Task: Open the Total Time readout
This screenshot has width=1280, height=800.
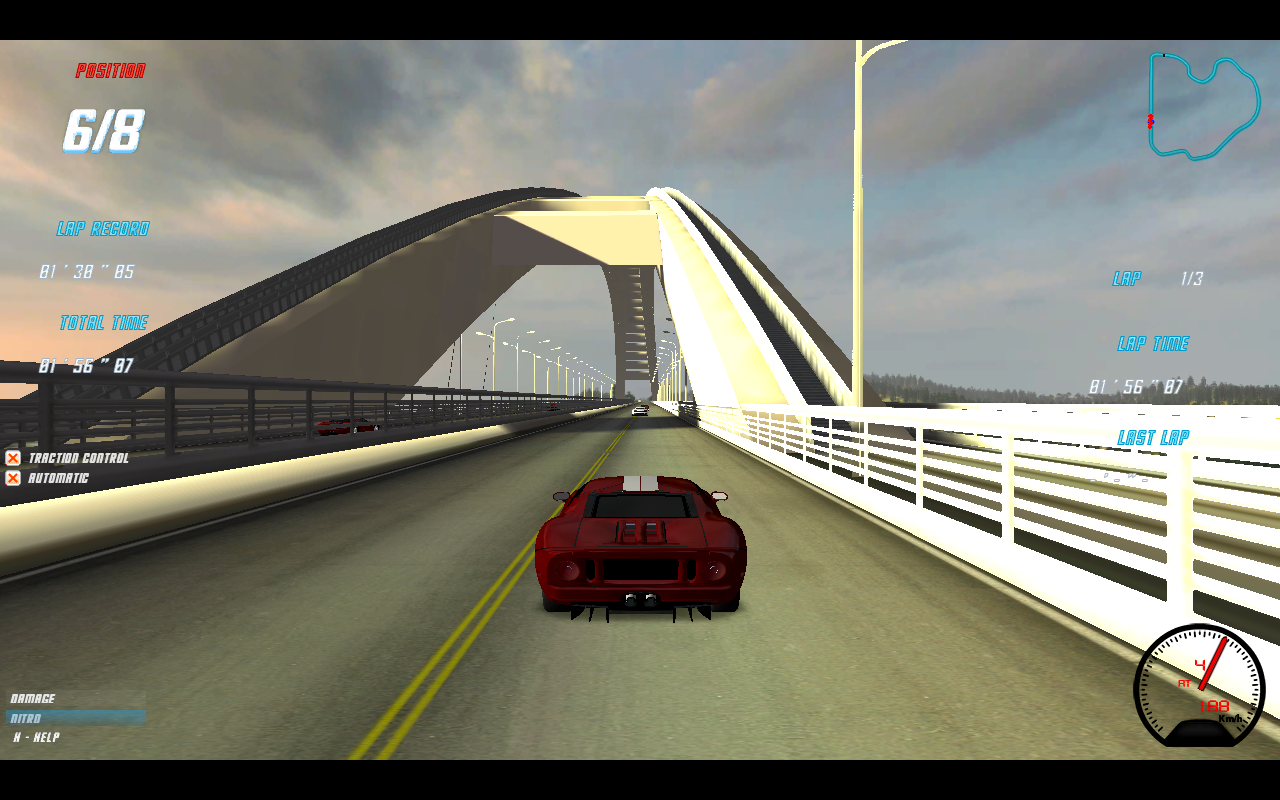Action: tap(103, 322)
